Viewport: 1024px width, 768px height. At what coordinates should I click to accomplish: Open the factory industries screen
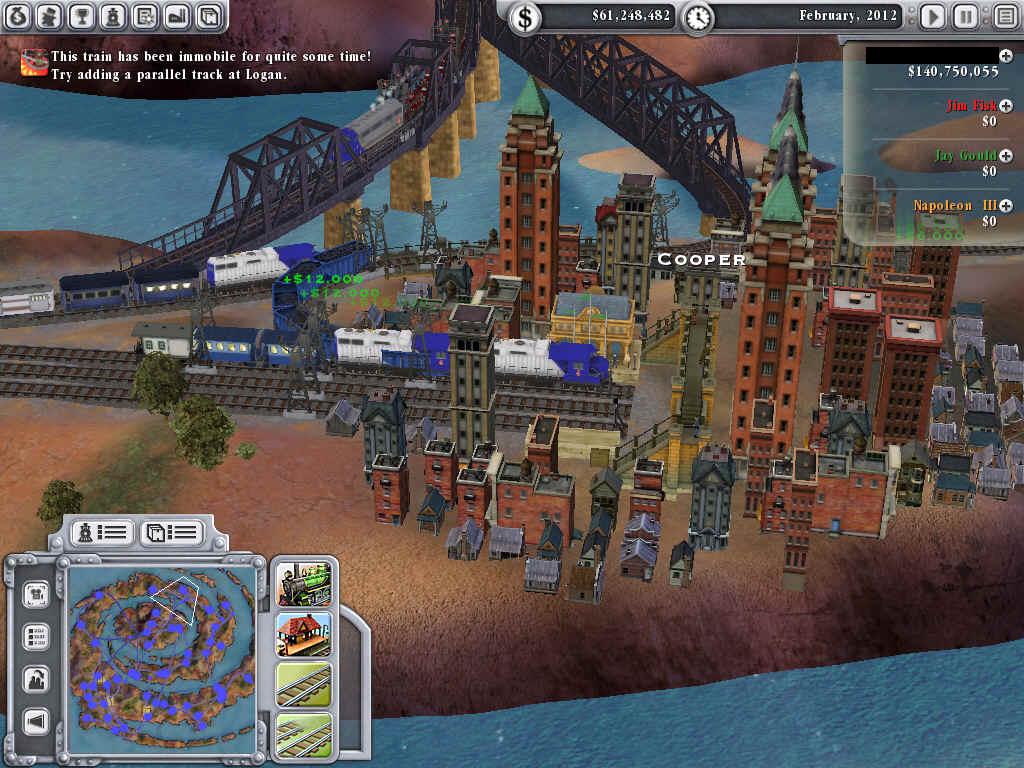click(x=176, y=16)
